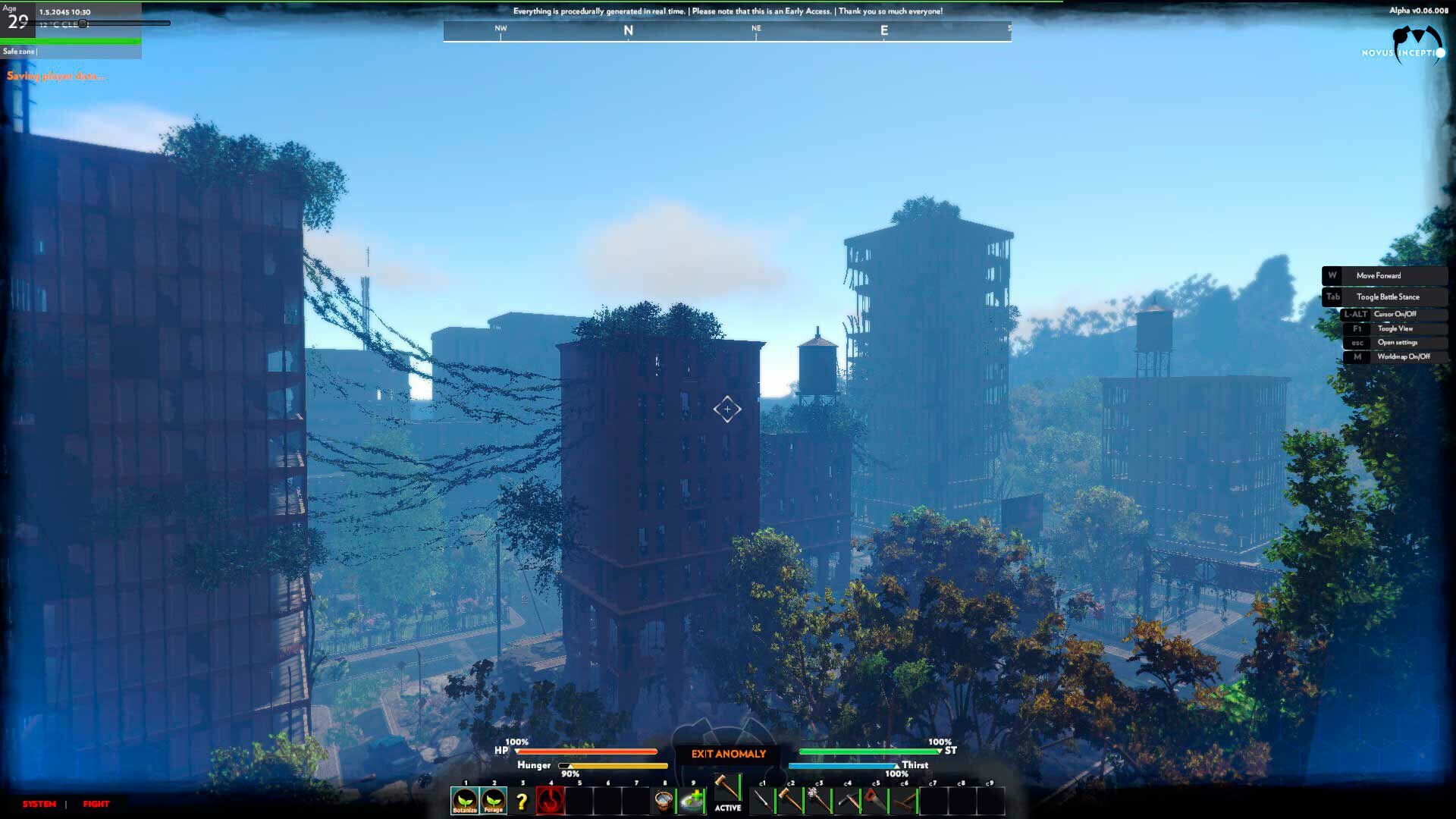Use the wooden water bucket slot
The height and width of the screenshot is (819, 1456).
pyautogui.click(x=664, y=801)
